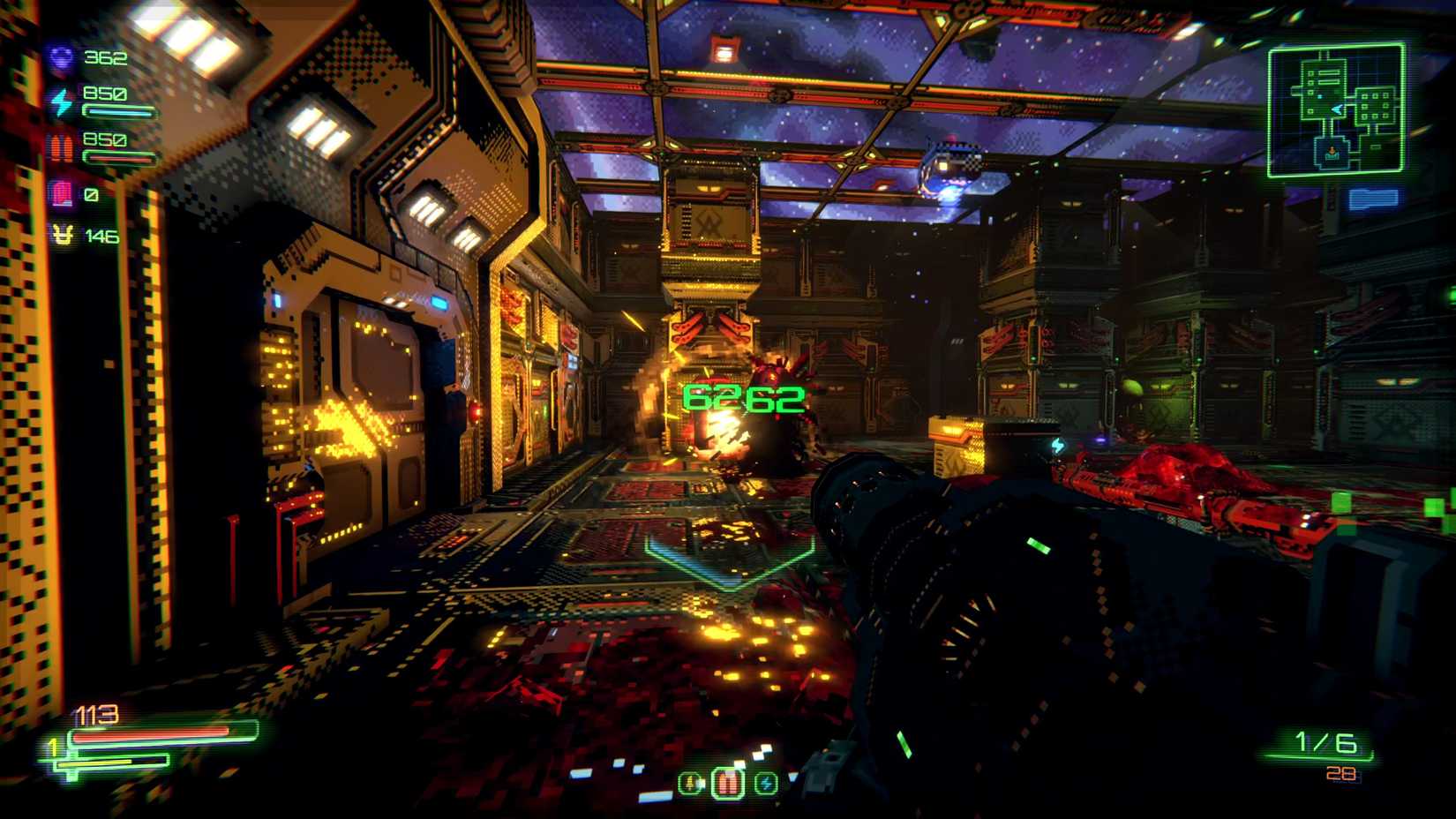Select the purple shield icon showing 362

tap(60, 58)
